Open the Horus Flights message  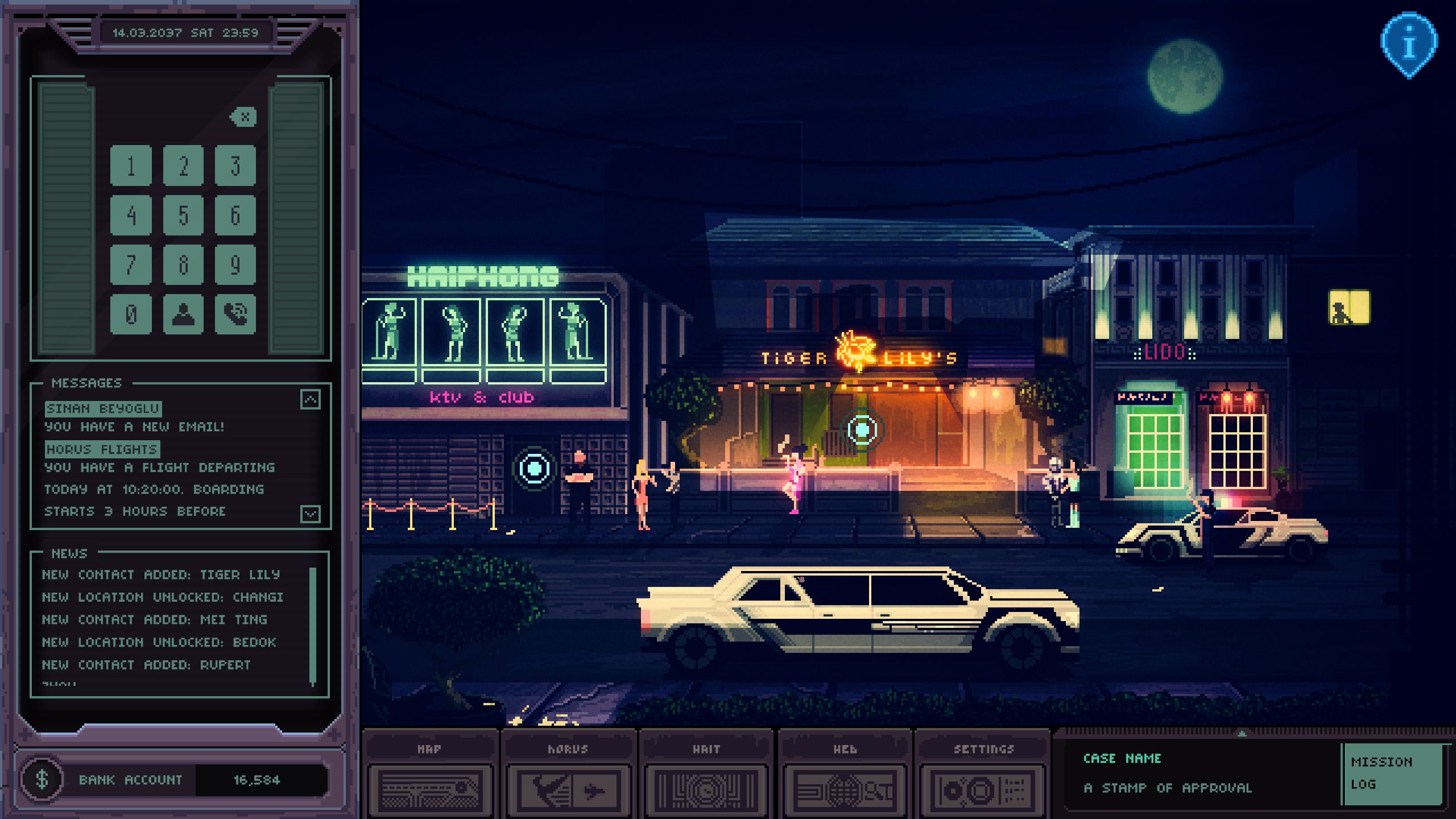click(102, 449)
